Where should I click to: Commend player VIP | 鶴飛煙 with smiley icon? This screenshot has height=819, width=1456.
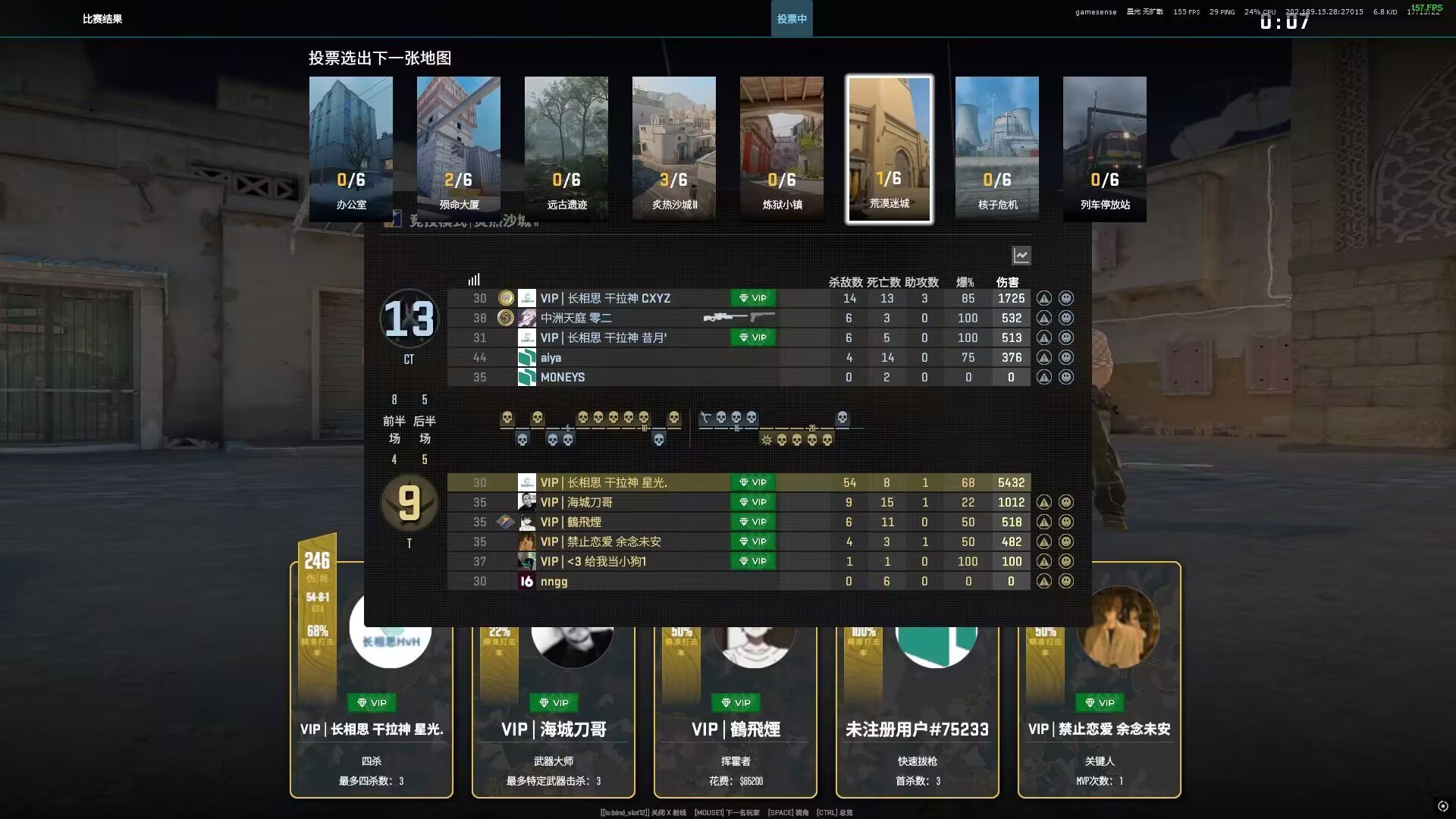1065,522
